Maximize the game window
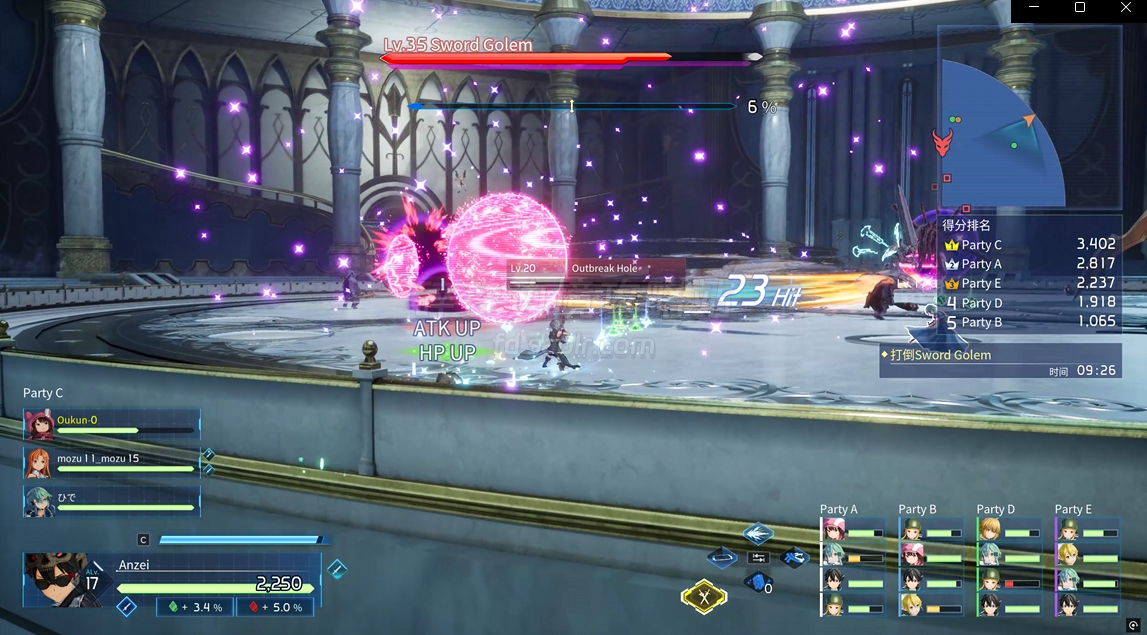This screenshot has height=635, width=1147. click(1079, 8)
